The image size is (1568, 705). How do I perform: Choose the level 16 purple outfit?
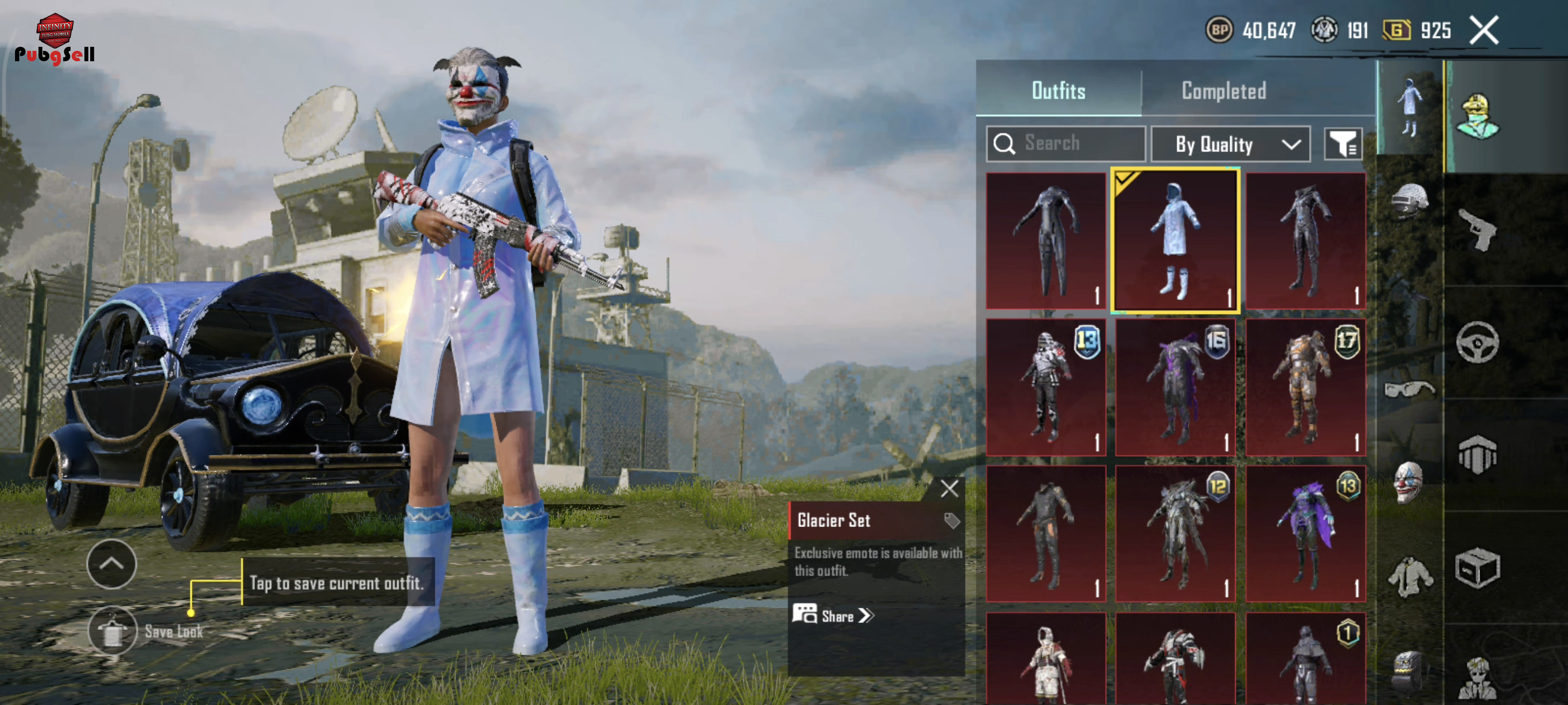pos(1175,388)
